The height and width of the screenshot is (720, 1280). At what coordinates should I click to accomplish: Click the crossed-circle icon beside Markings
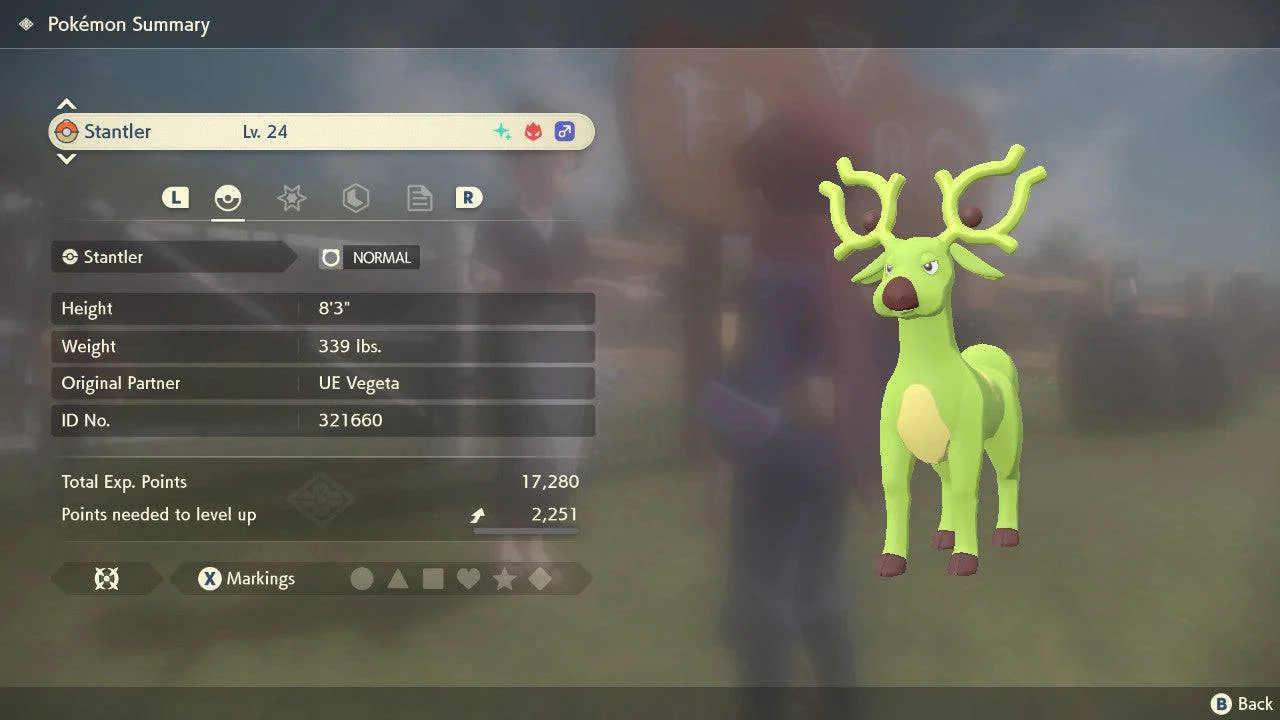coord(106,579)
